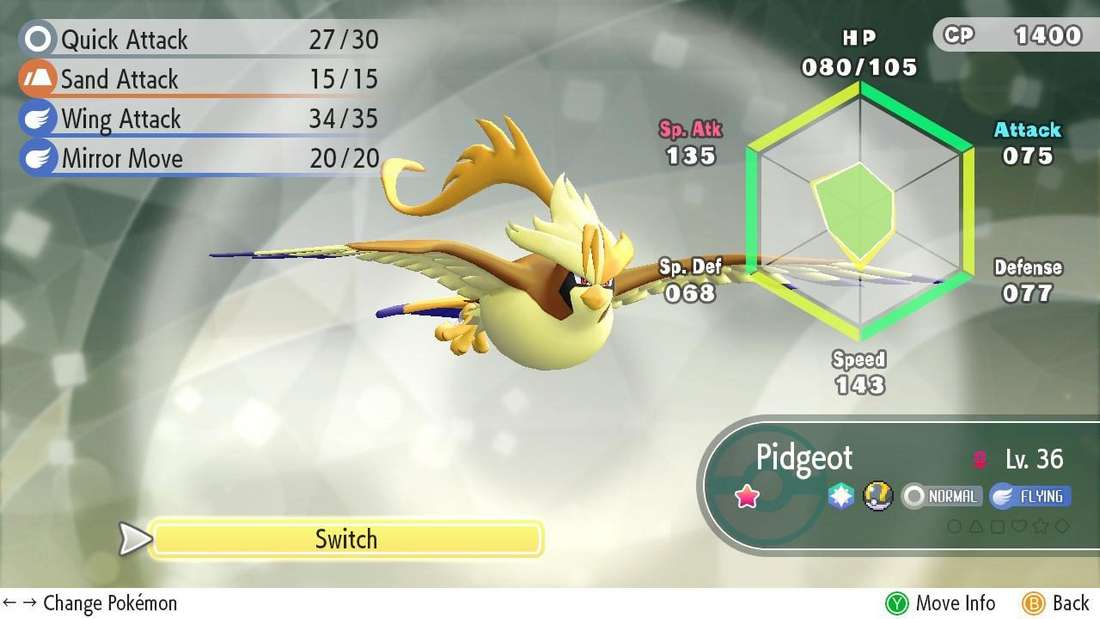Choose the Sand Attack move
This screenshot has height=619, width=1100.
pos(200,79)
